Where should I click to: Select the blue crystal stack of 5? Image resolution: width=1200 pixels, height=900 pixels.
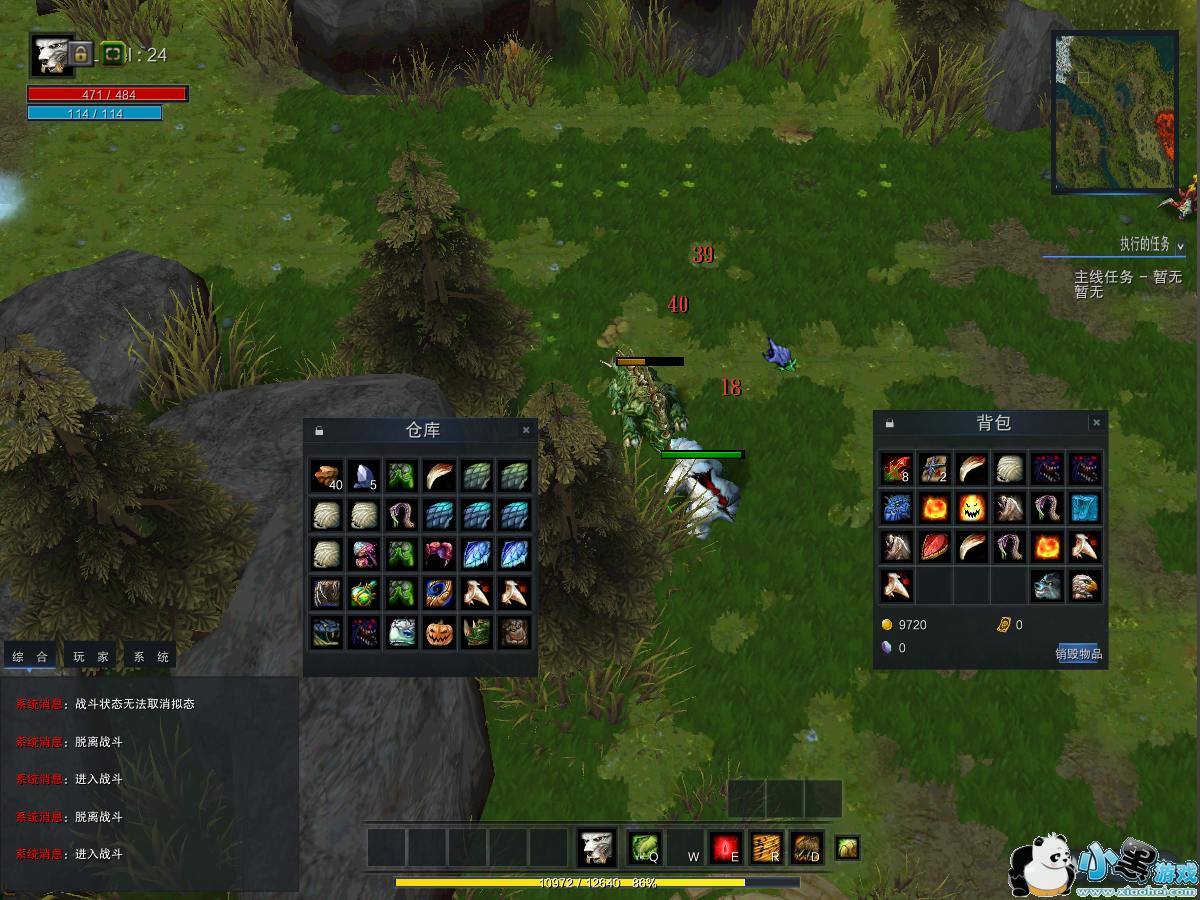[364, 476]
